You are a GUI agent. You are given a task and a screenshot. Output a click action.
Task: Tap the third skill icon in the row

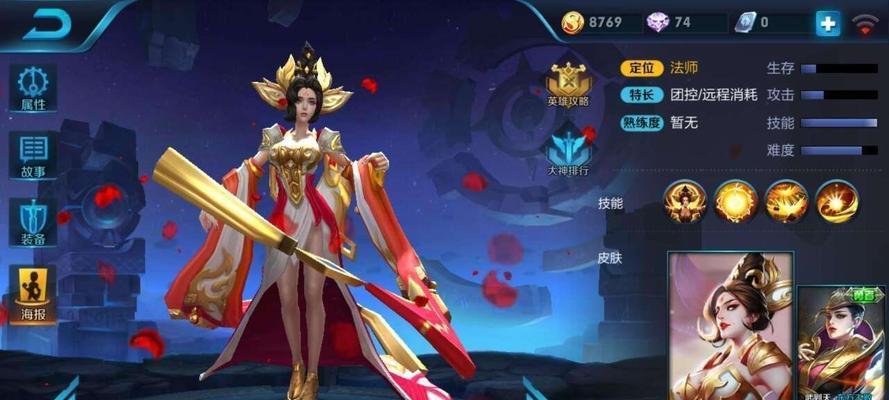pyautogui.click(x=787, y=202)
